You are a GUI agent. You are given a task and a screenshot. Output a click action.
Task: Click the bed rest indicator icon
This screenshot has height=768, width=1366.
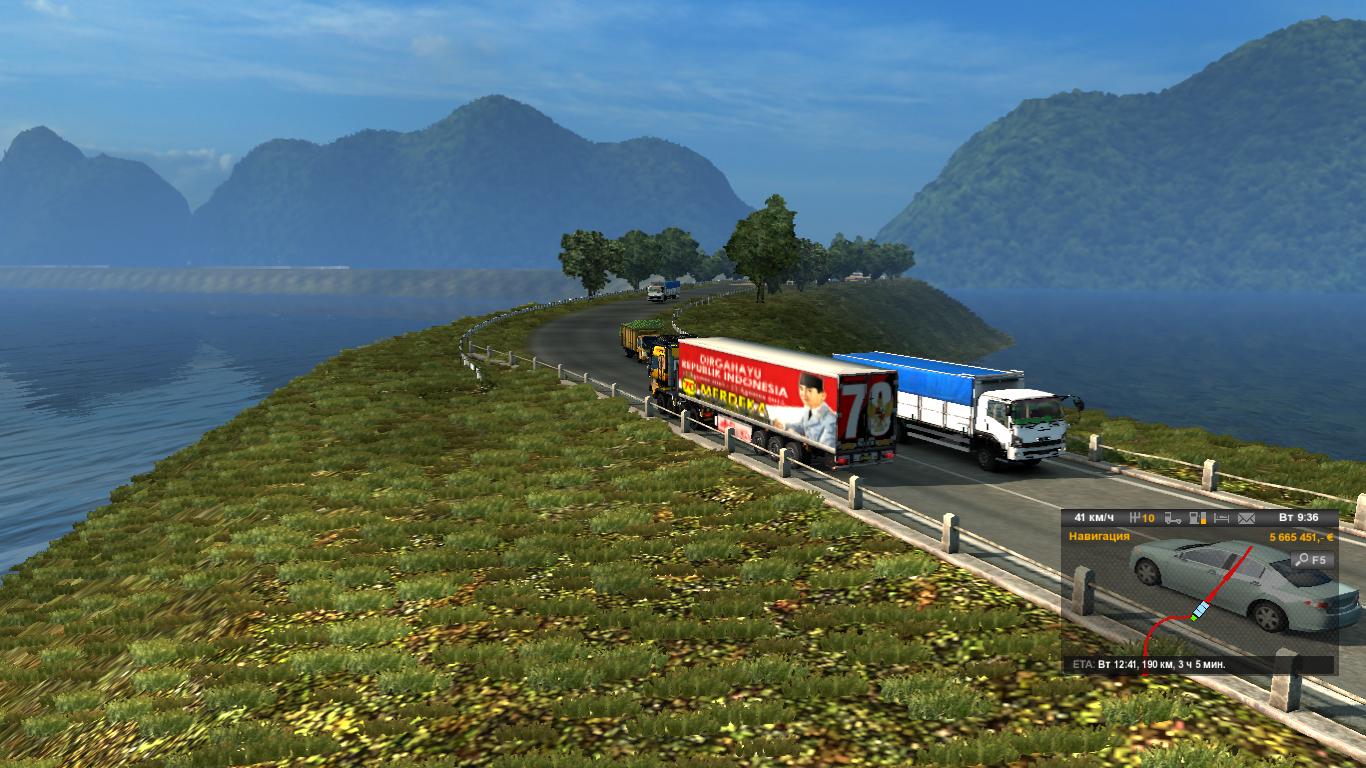(x=1220, y=518)
